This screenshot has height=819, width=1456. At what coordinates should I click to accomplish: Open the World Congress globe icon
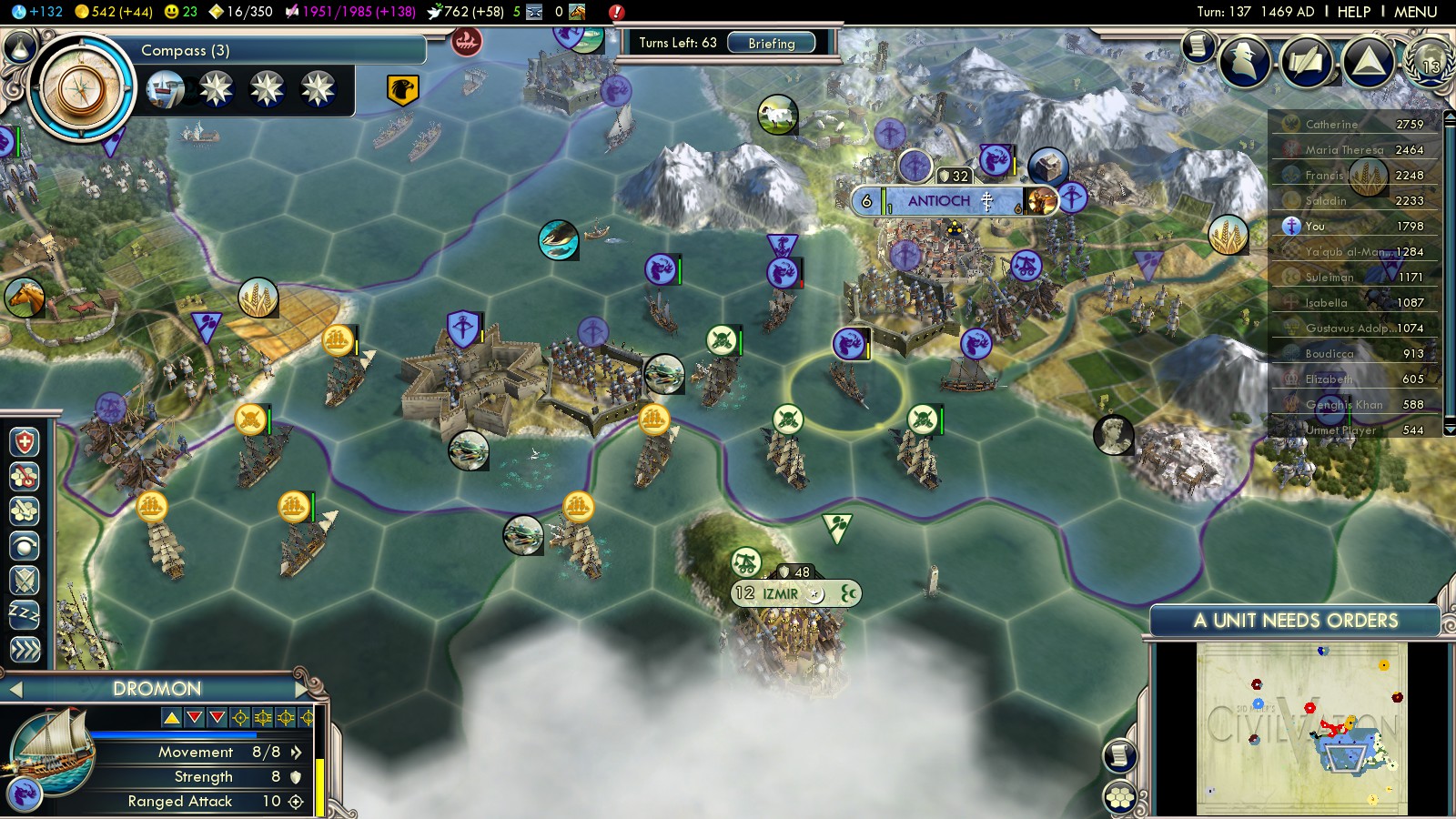tap(1429, 62)
